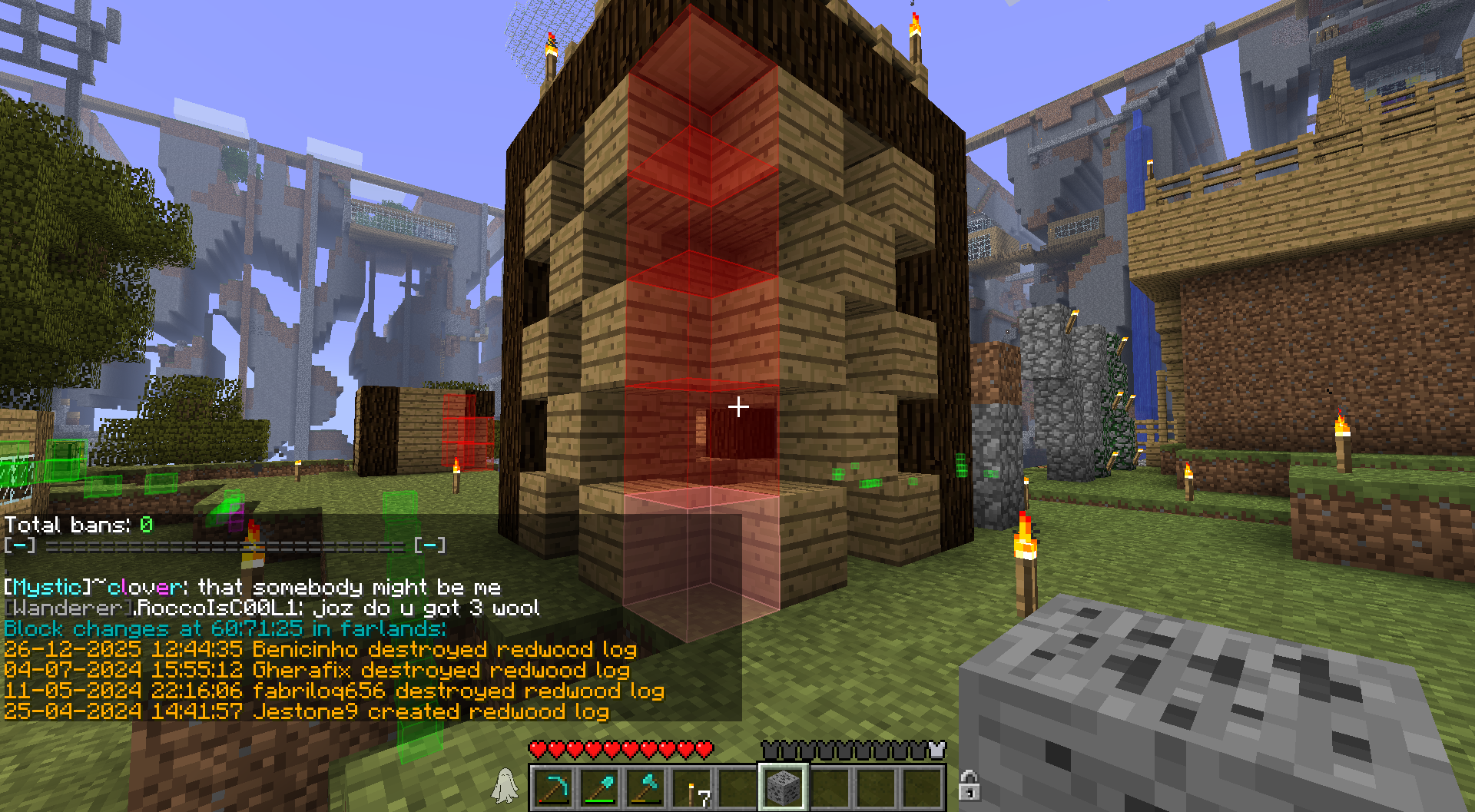
Task: Click the padlock icon beside the hotbar
Action: pos(969,785)
